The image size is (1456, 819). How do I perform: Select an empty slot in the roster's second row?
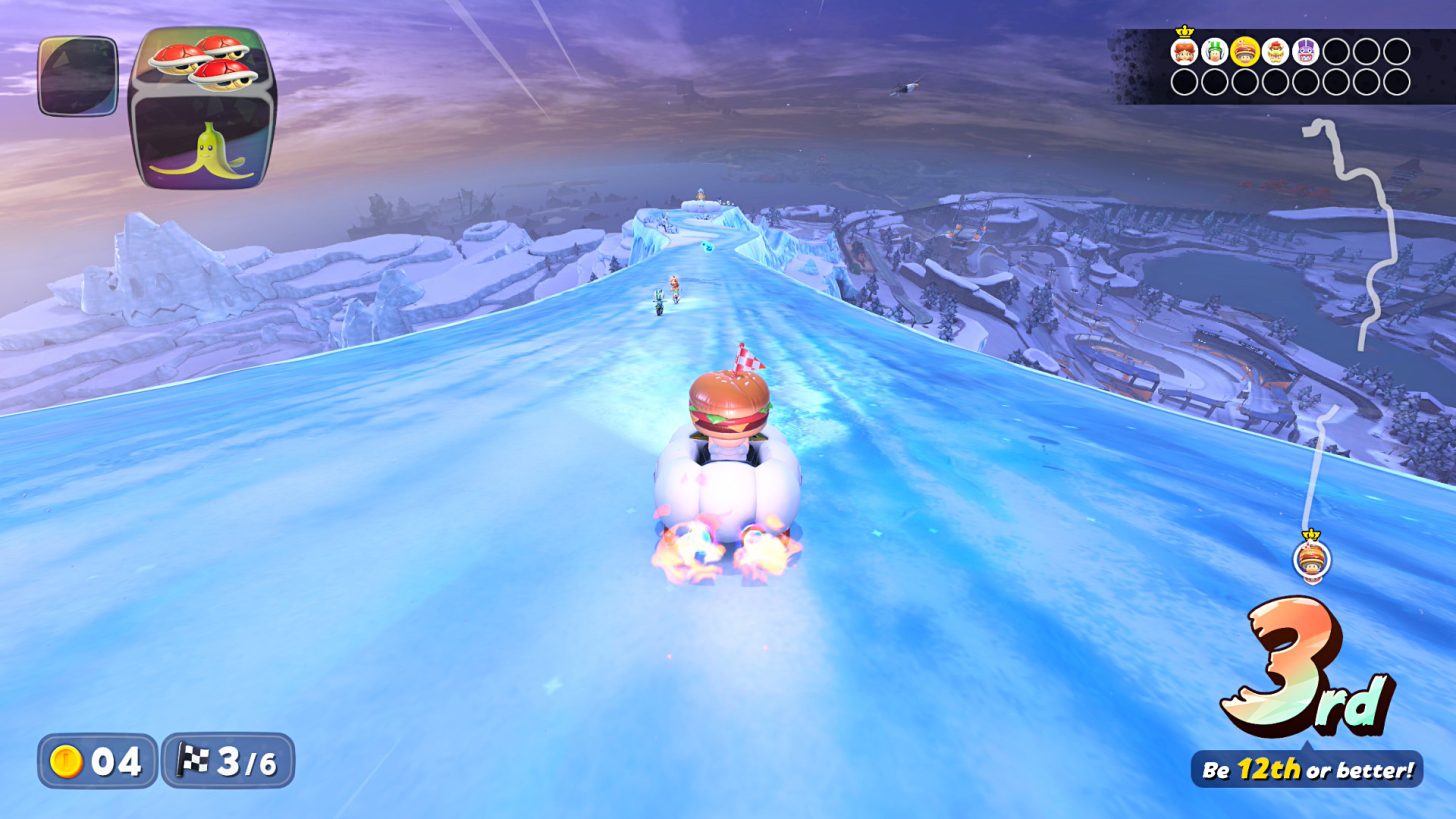1184,82
